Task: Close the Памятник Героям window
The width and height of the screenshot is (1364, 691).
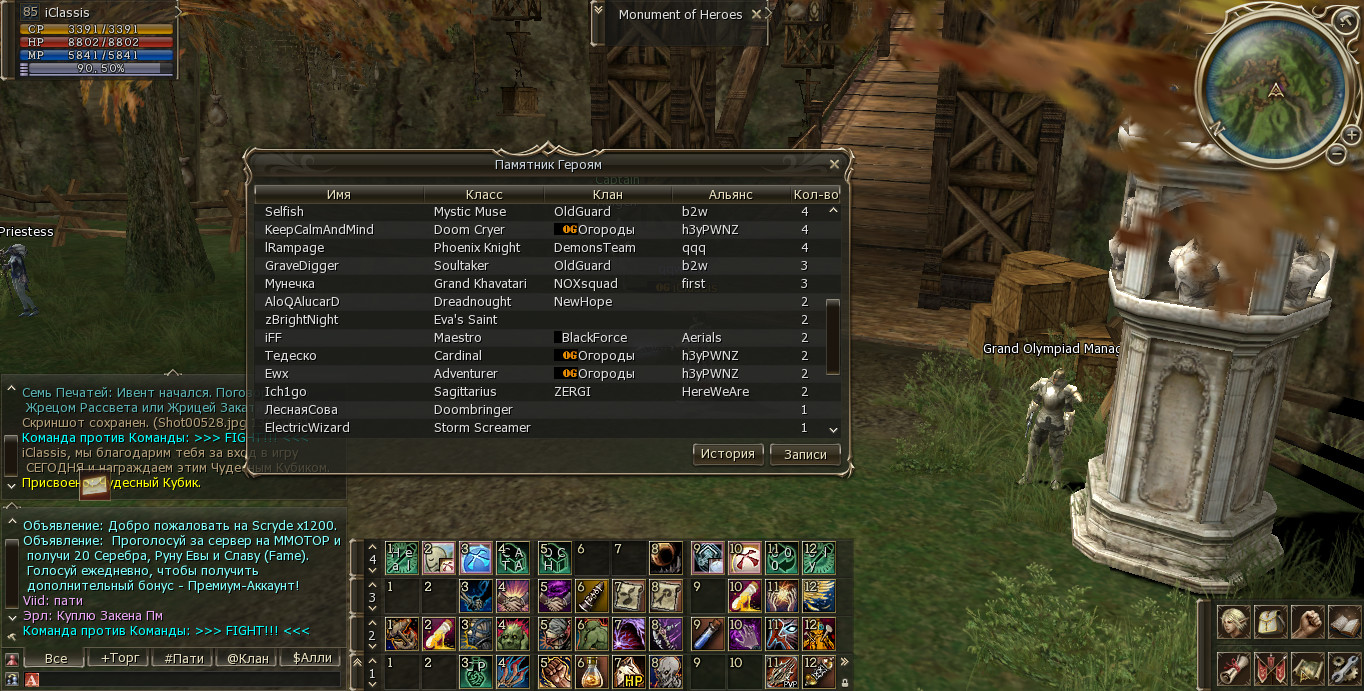Action: click(834, 164)
